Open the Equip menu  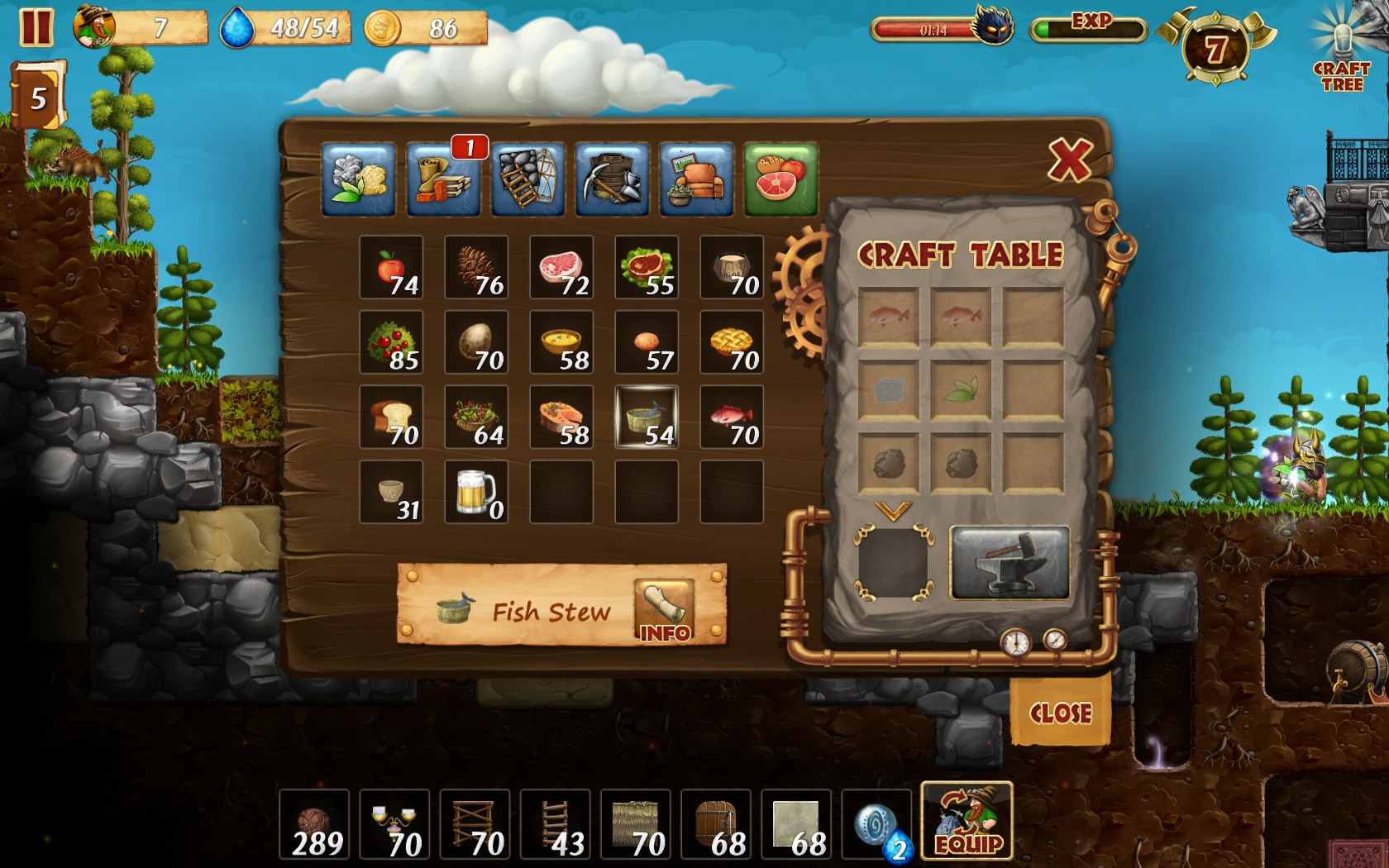(967, 821)
